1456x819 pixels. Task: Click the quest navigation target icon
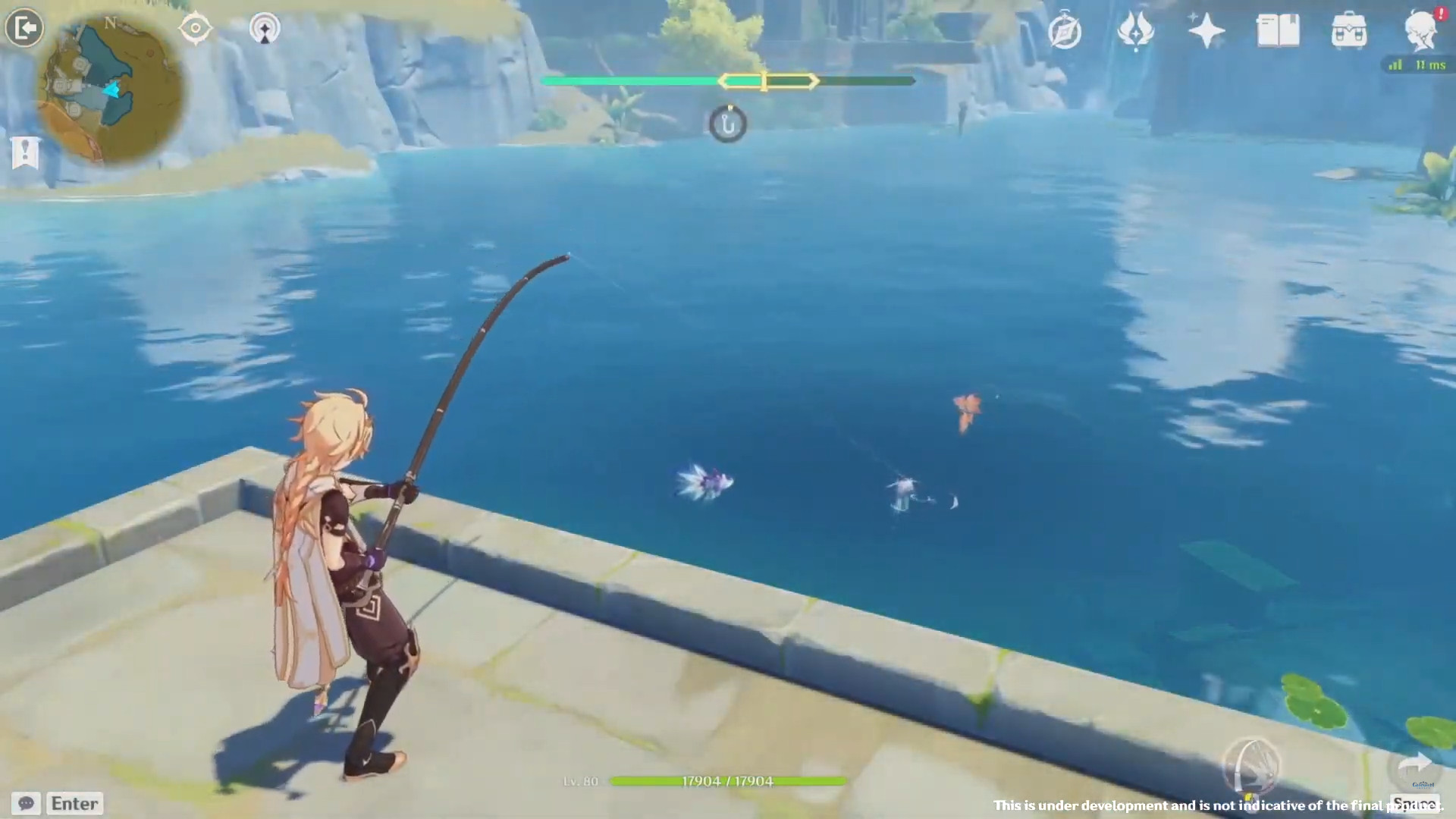coord(195,29)
